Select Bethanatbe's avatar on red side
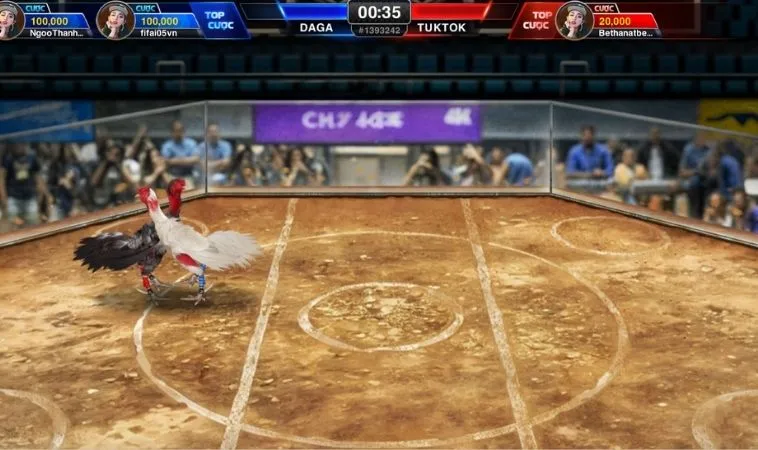This screenshot has height=450, width=758. [574, 19]
